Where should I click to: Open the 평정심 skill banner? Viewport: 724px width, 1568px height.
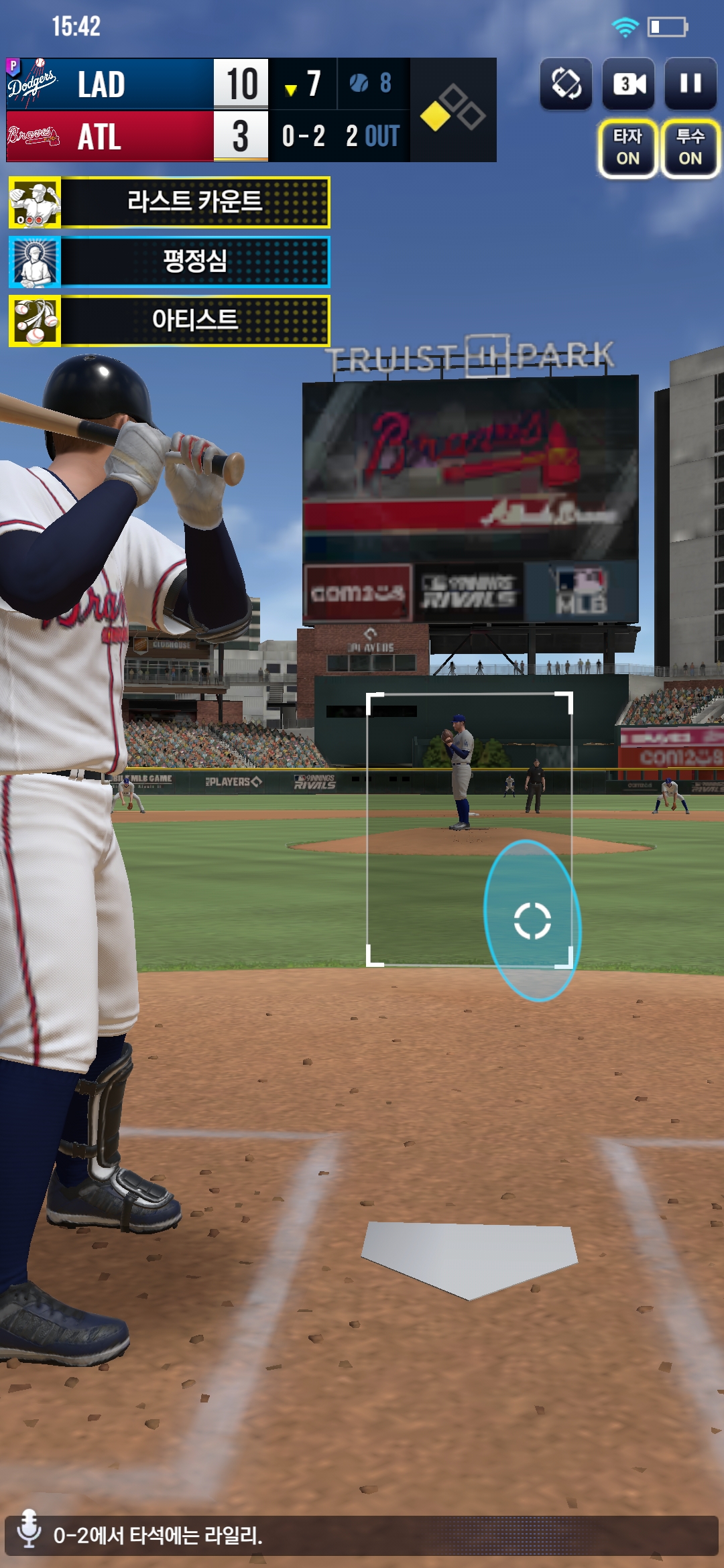click(170, 261)
